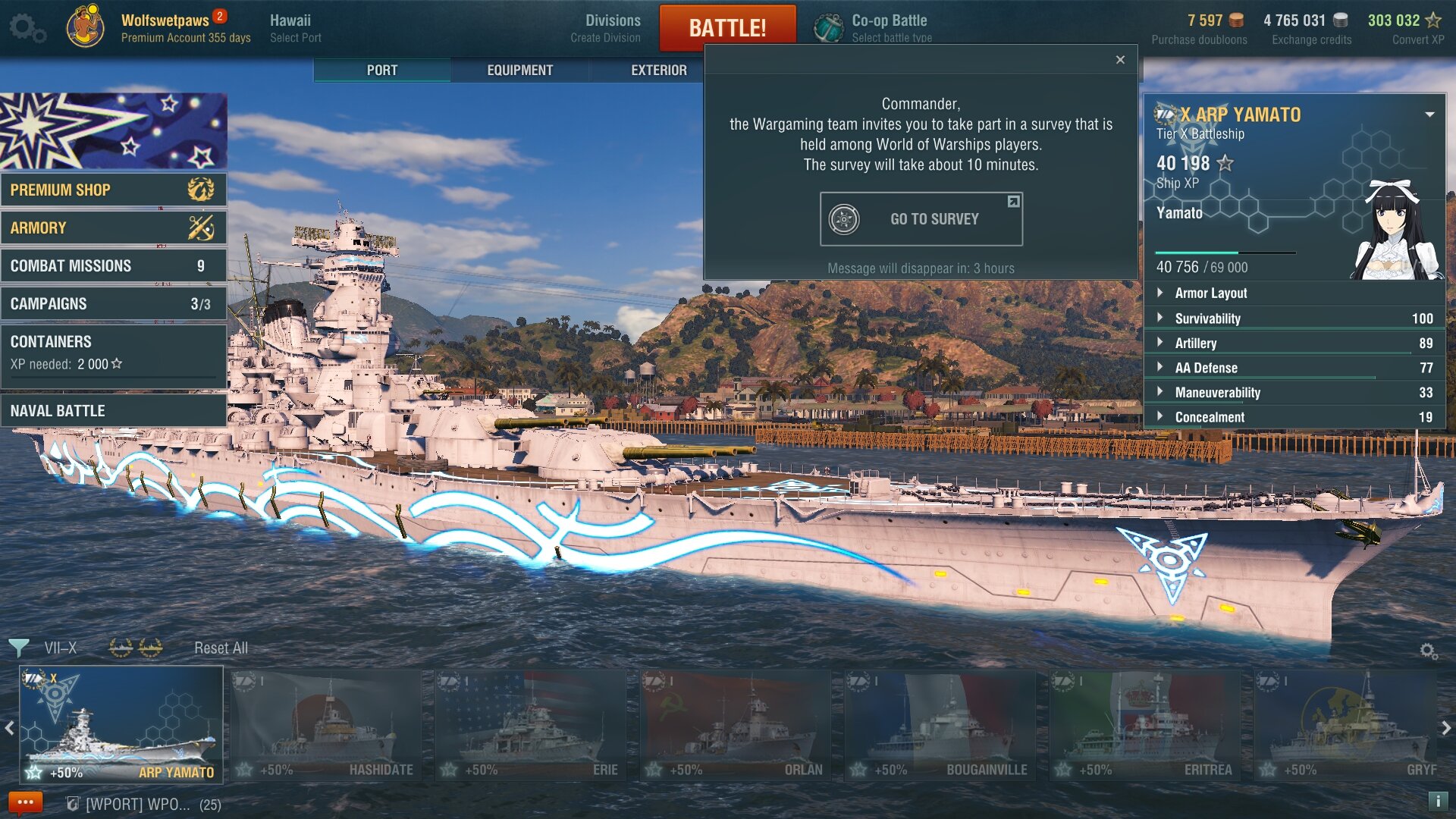This screenshot has height=819, width=1456.
Task: Open the Premium Shop
Action: tap(114, 190)
